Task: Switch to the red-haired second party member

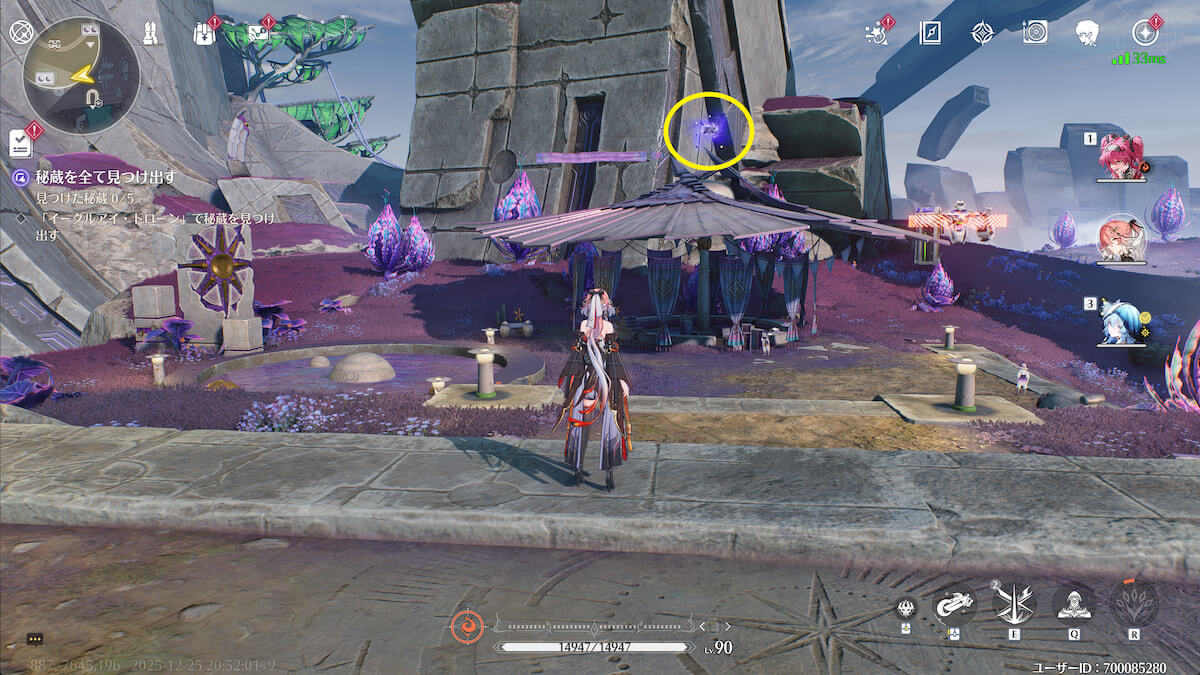Action: (x=1121, y=239)
